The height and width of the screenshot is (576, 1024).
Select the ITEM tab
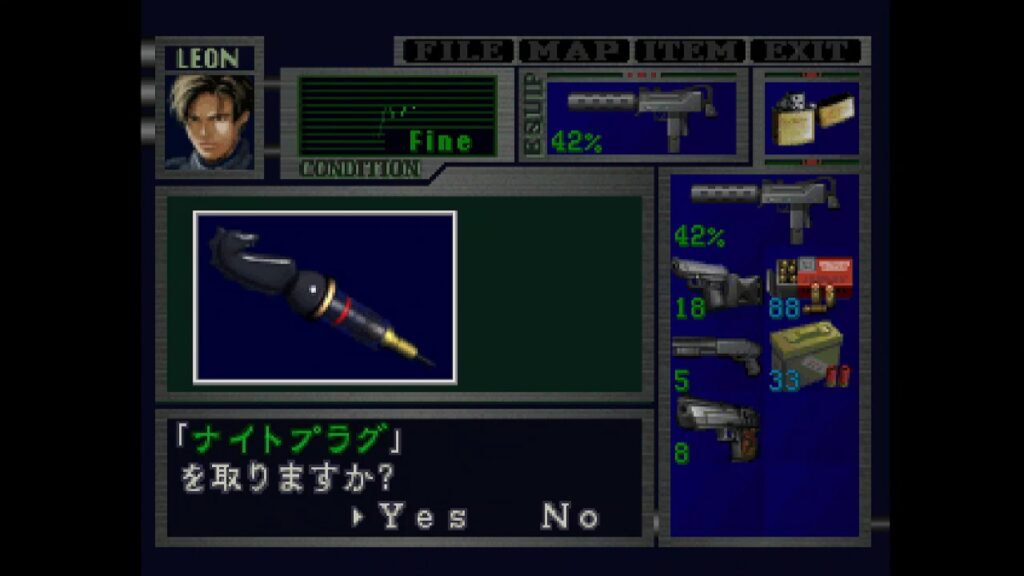[691, 51]
